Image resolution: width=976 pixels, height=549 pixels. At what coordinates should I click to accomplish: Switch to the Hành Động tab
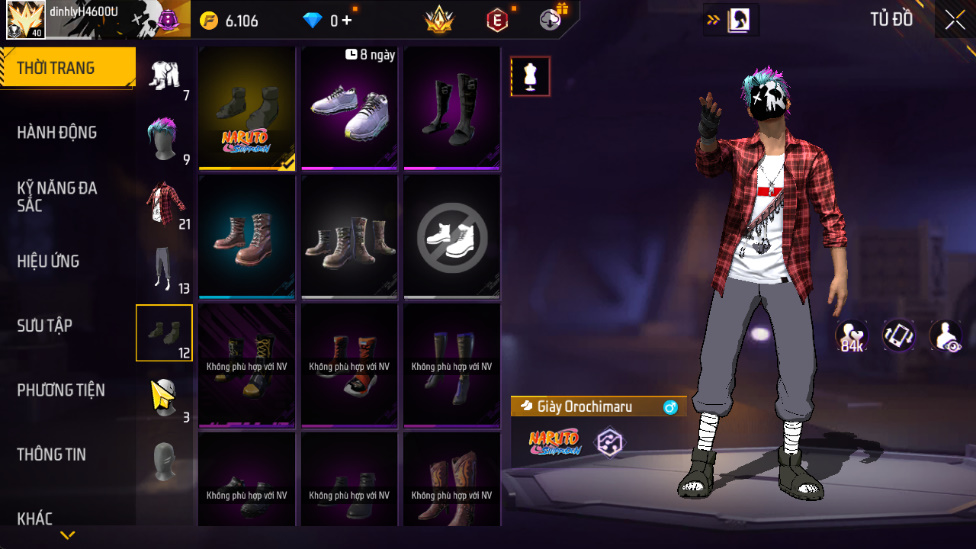(x=57, y=132)
